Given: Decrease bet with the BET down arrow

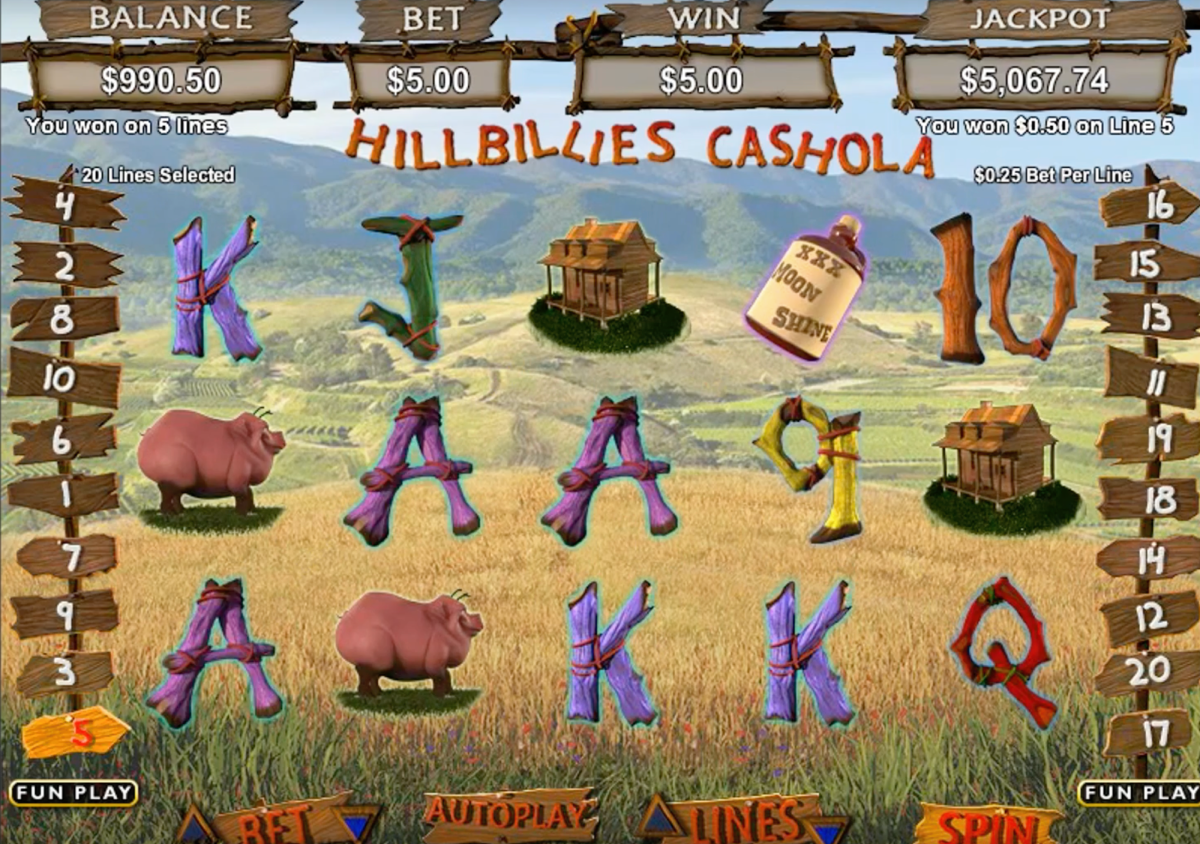Looking at the screenshot, I should [x=357, y=825].
